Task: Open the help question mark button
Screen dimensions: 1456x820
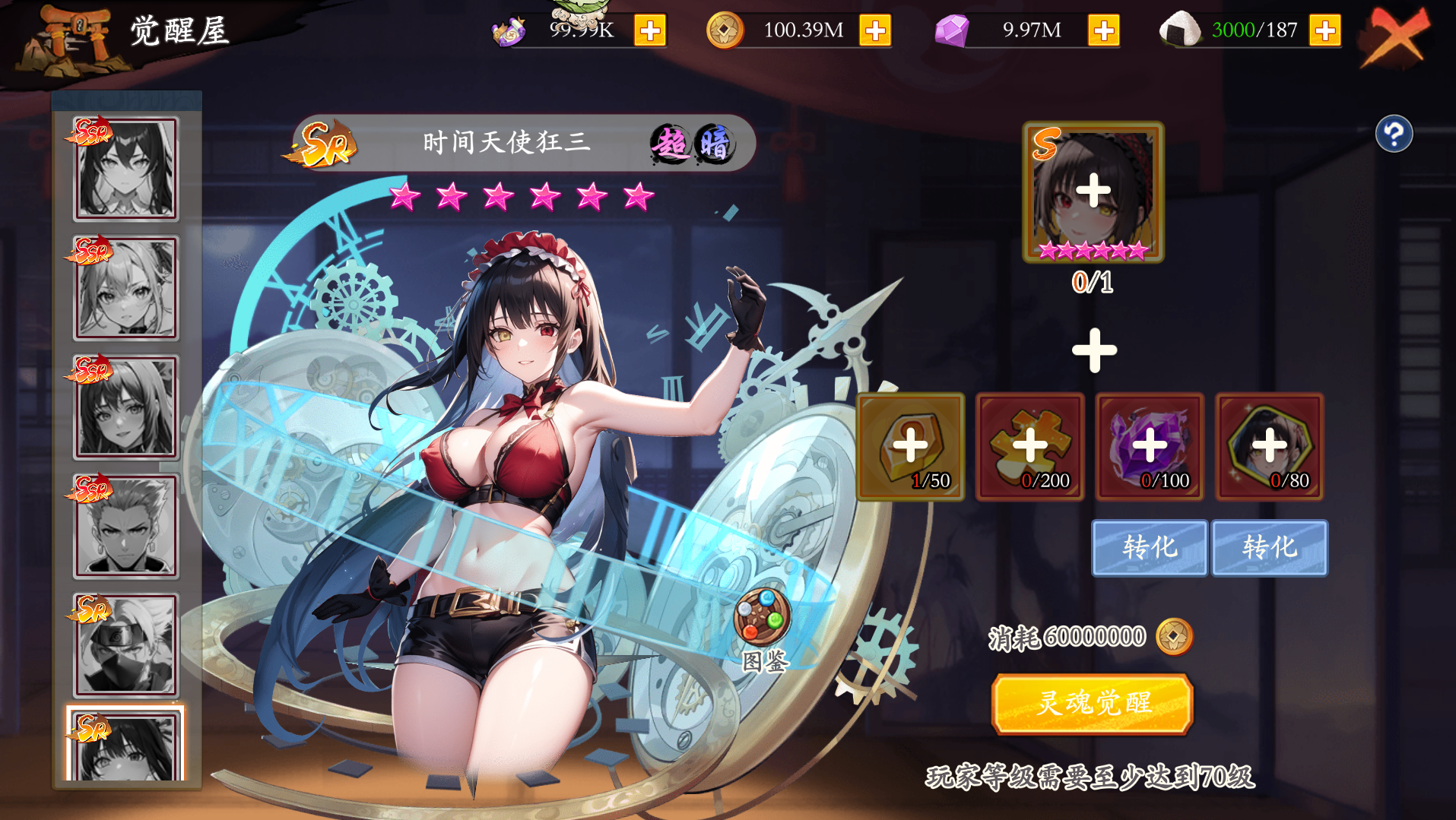Action: [x=1394, y=135]
